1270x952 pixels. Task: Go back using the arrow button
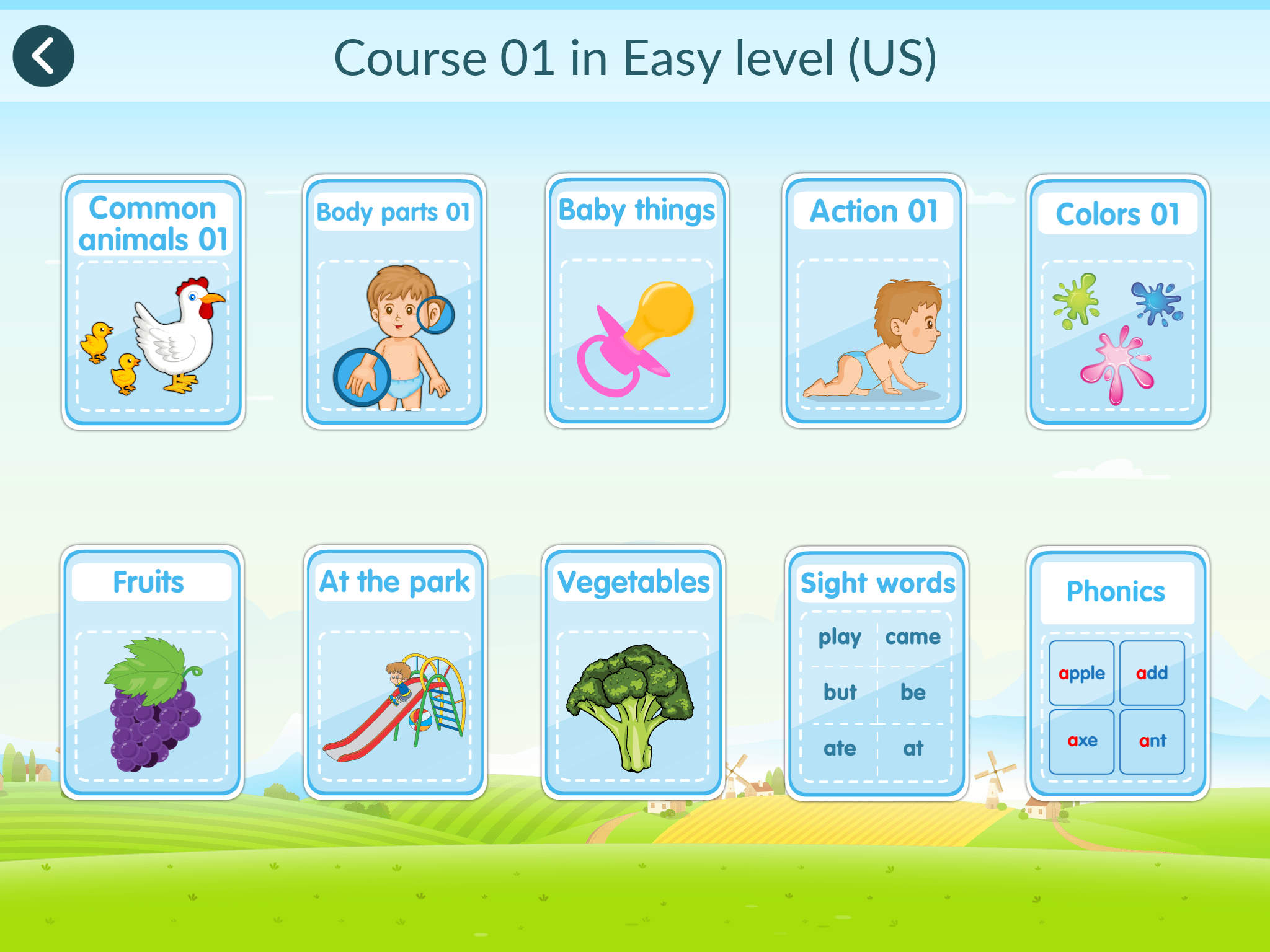43,56
